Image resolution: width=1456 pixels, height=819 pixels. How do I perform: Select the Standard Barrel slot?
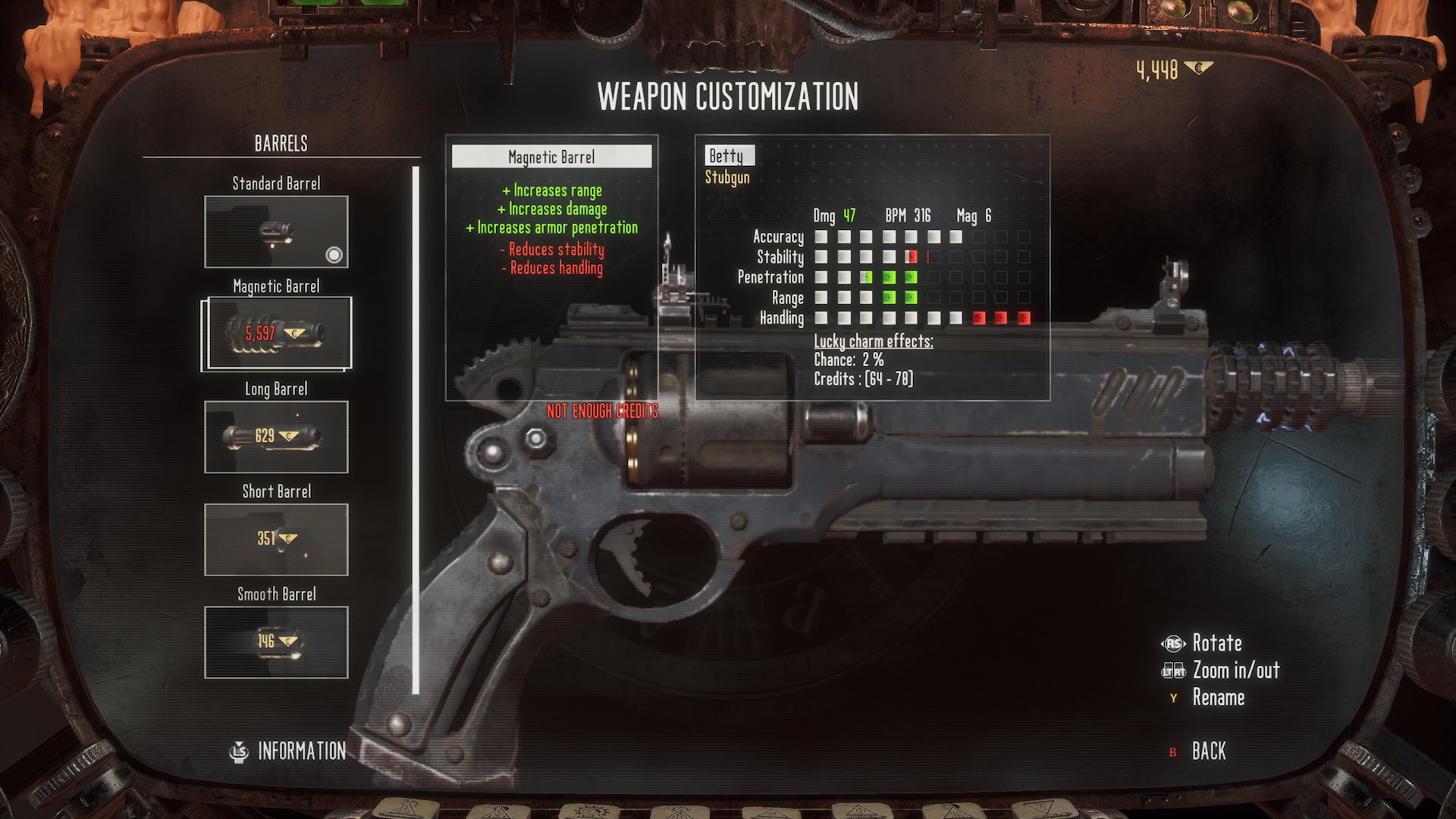pyautogui.click(x=276, y=232)
